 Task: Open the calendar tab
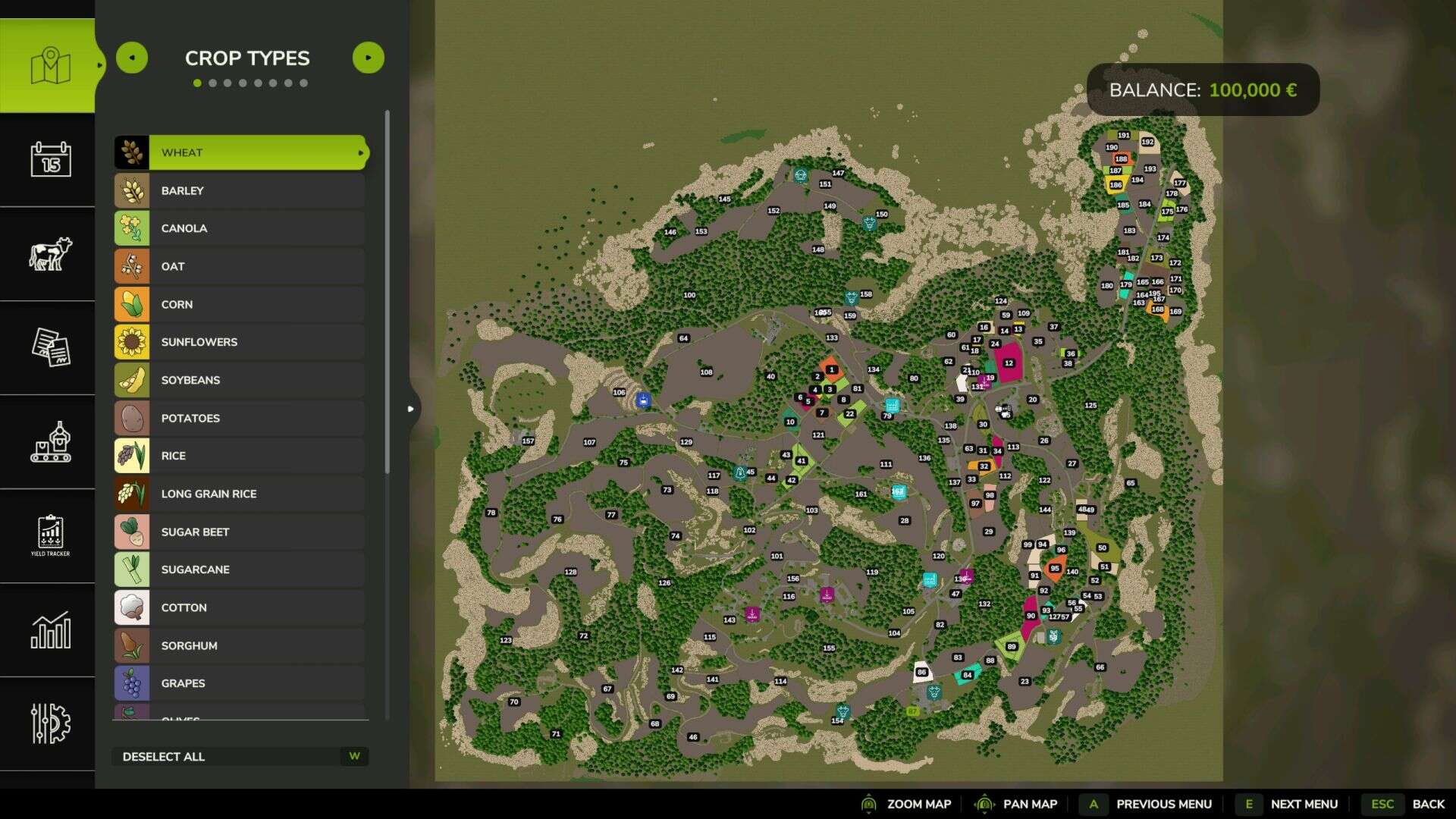click(x=50, y=159)
